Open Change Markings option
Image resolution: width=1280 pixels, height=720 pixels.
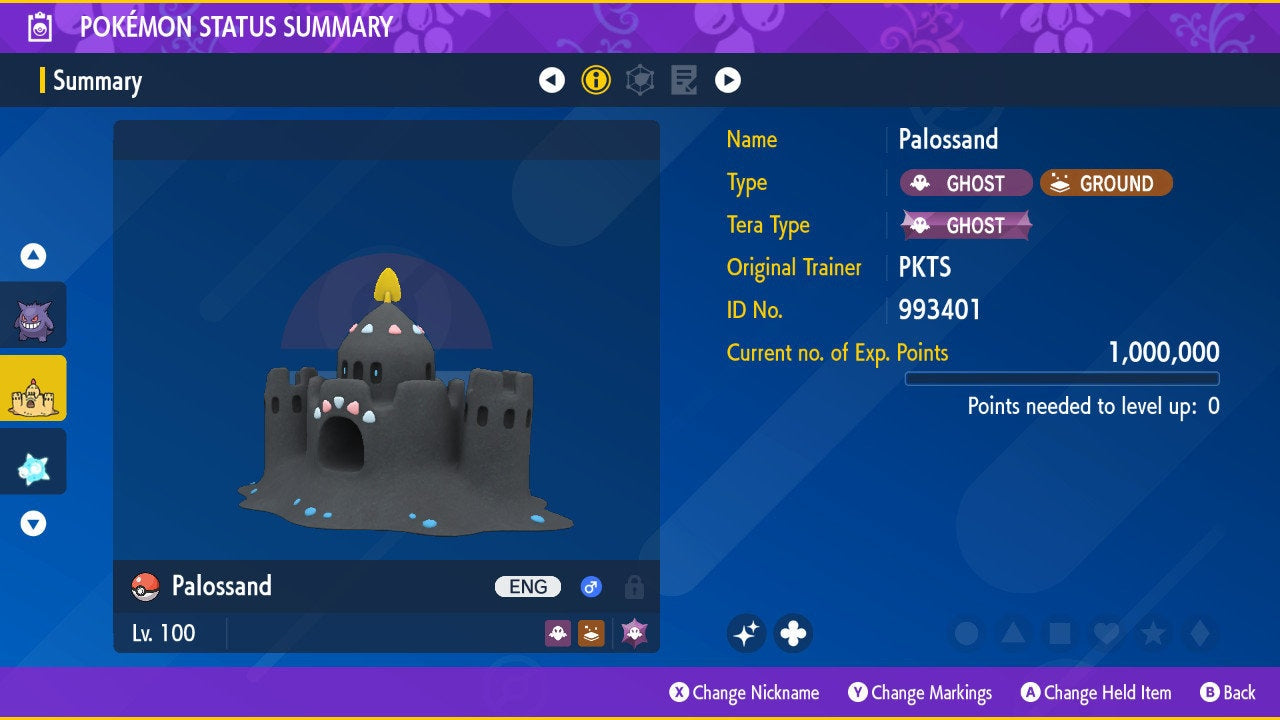point(920,693)
